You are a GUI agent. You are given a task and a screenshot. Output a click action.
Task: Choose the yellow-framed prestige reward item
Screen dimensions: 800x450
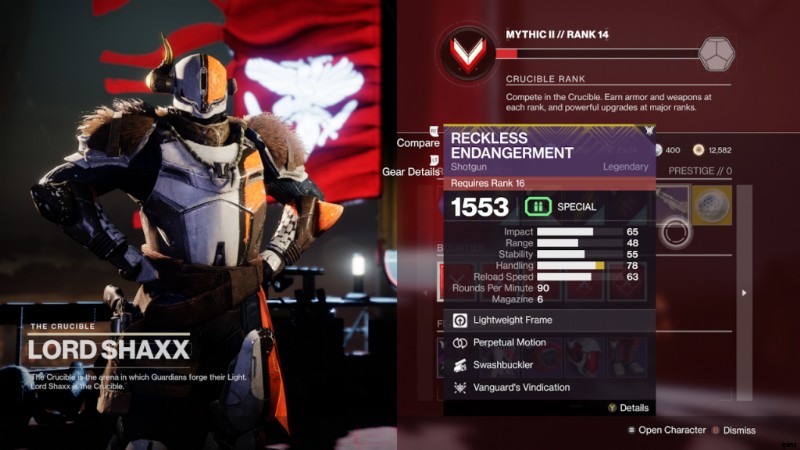pos(711,205)
